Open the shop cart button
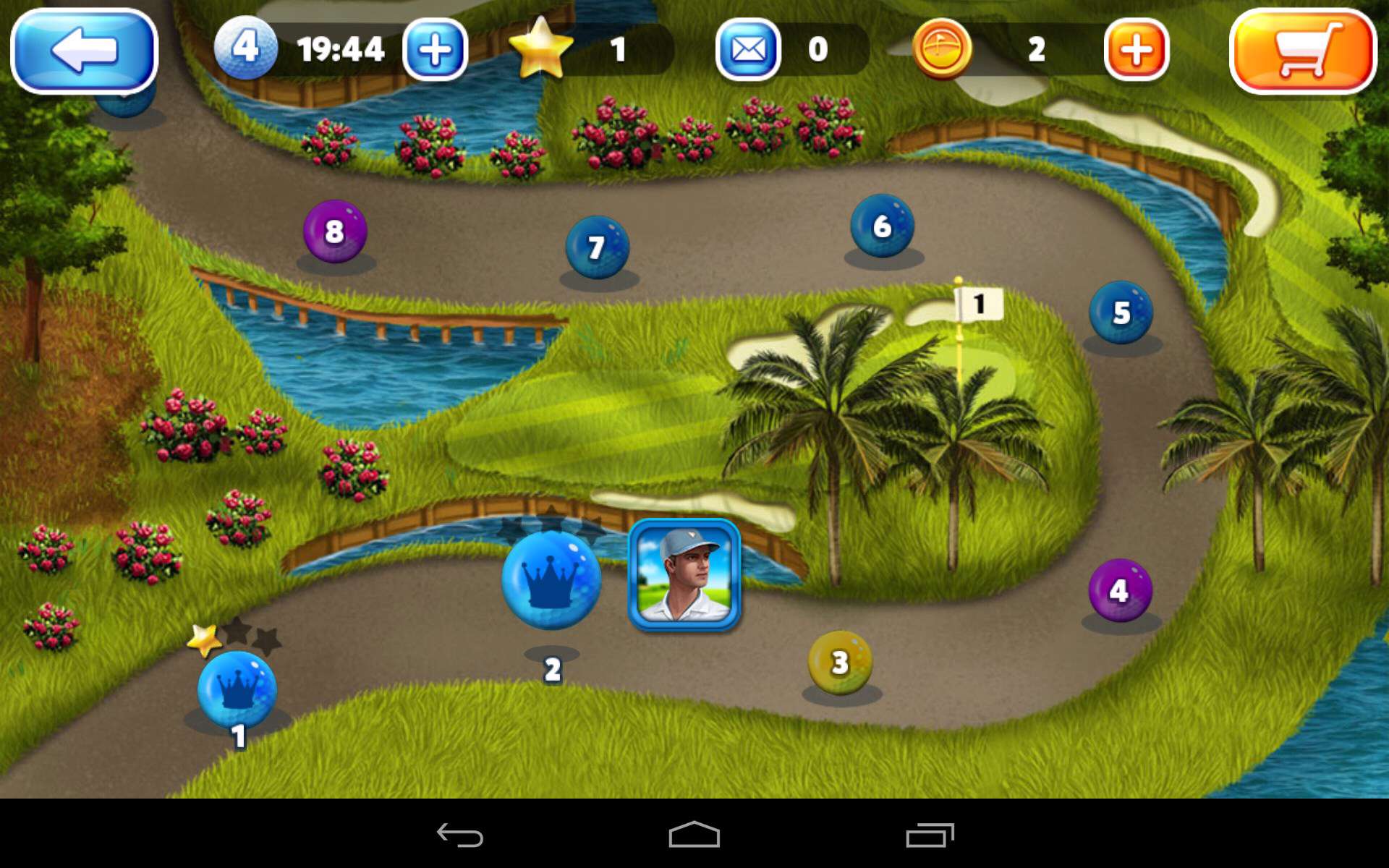 click(1302, 51)
